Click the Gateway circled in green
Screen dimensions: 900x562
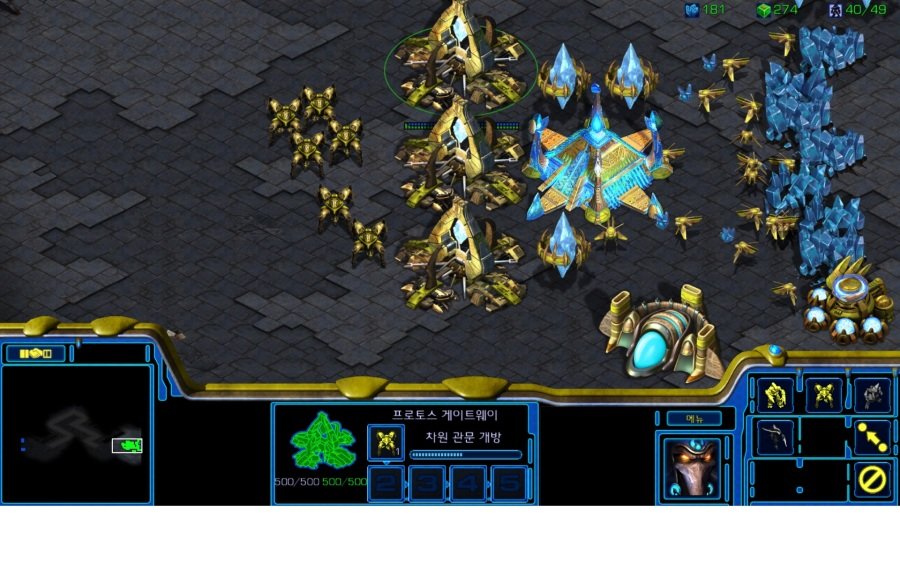click(x=460, y=62)
